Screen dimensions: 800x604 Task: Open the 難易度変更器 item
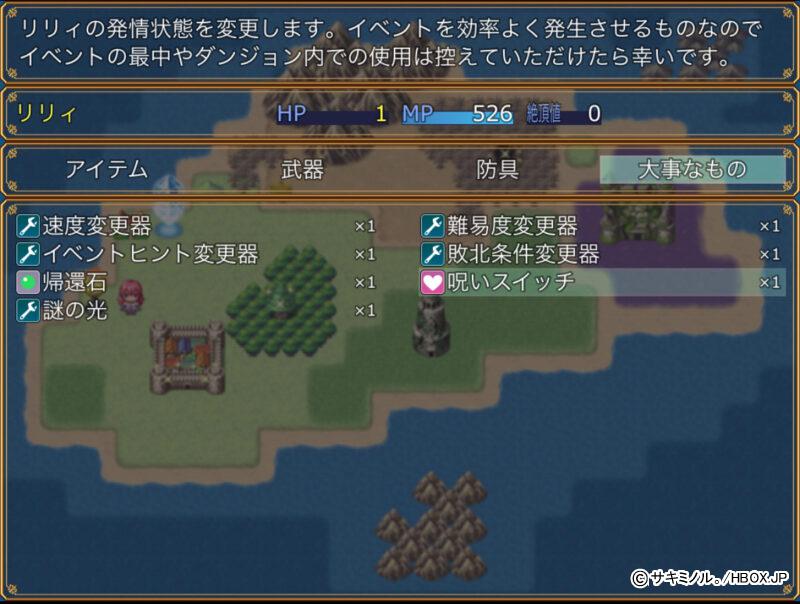(512, 226)
